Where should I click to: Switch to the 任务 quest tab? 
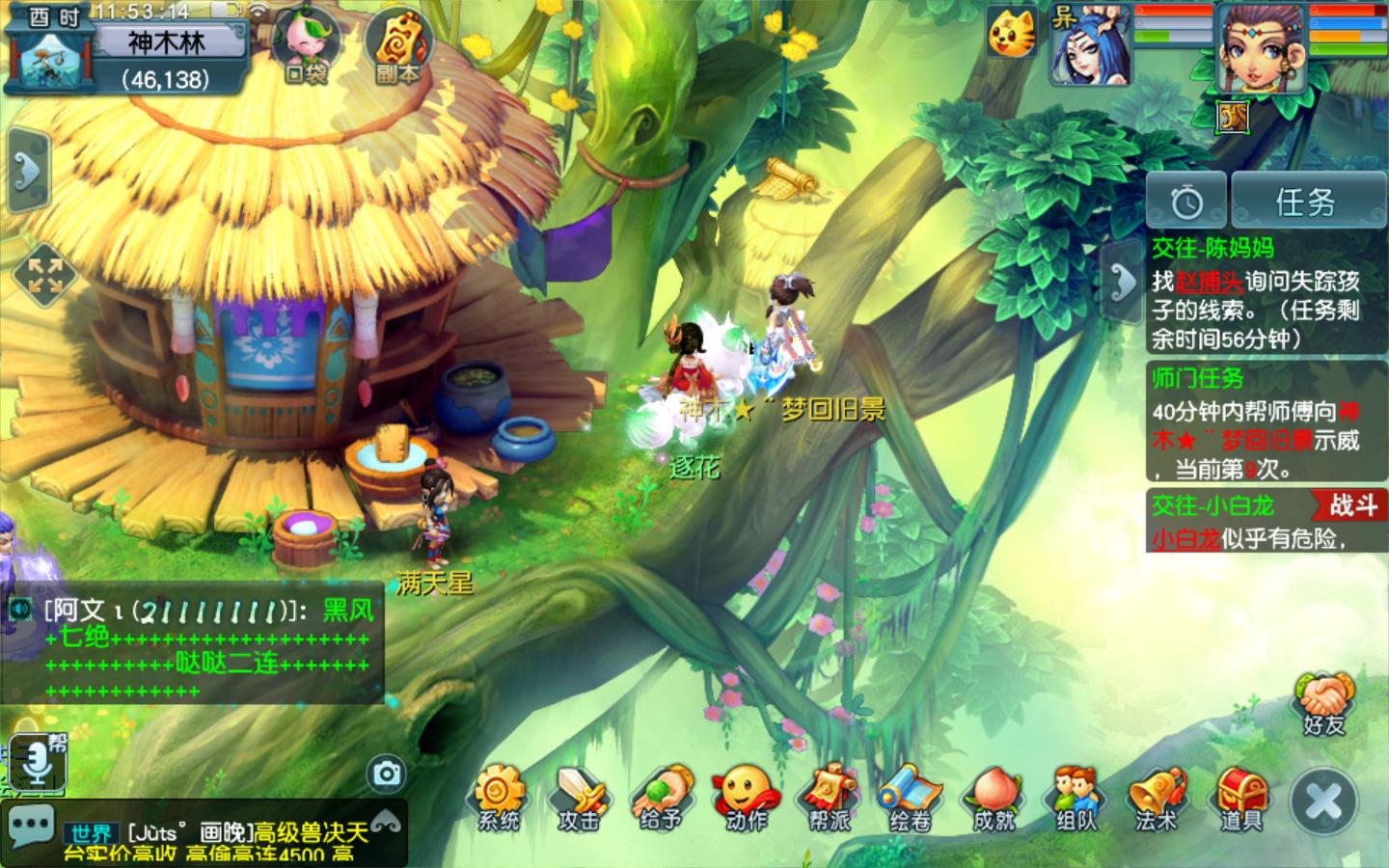[x=1307, y=202]
